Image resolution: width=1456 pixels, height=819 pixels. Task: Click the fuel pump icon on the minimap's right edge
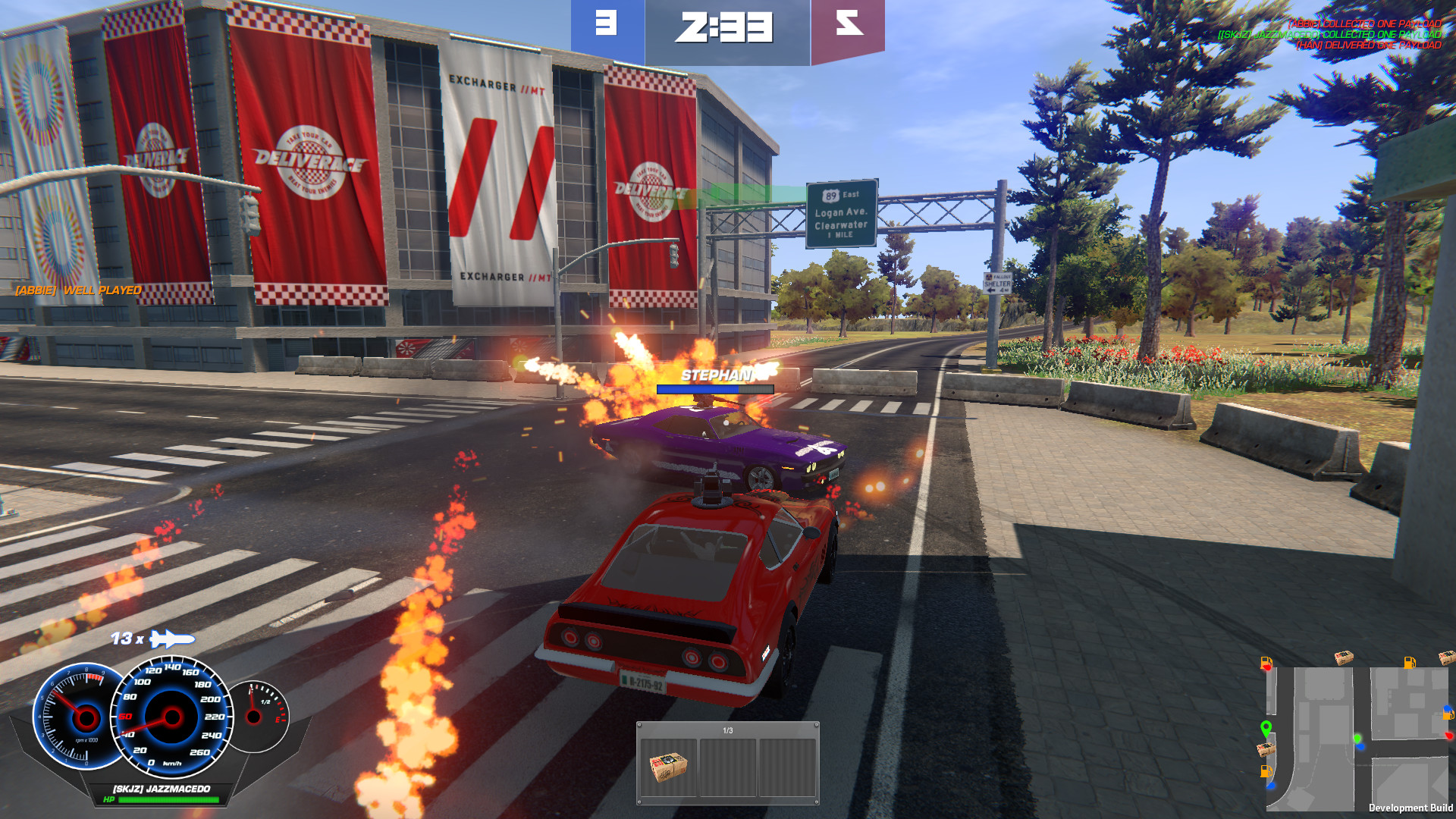click(x=1448, y=714)
